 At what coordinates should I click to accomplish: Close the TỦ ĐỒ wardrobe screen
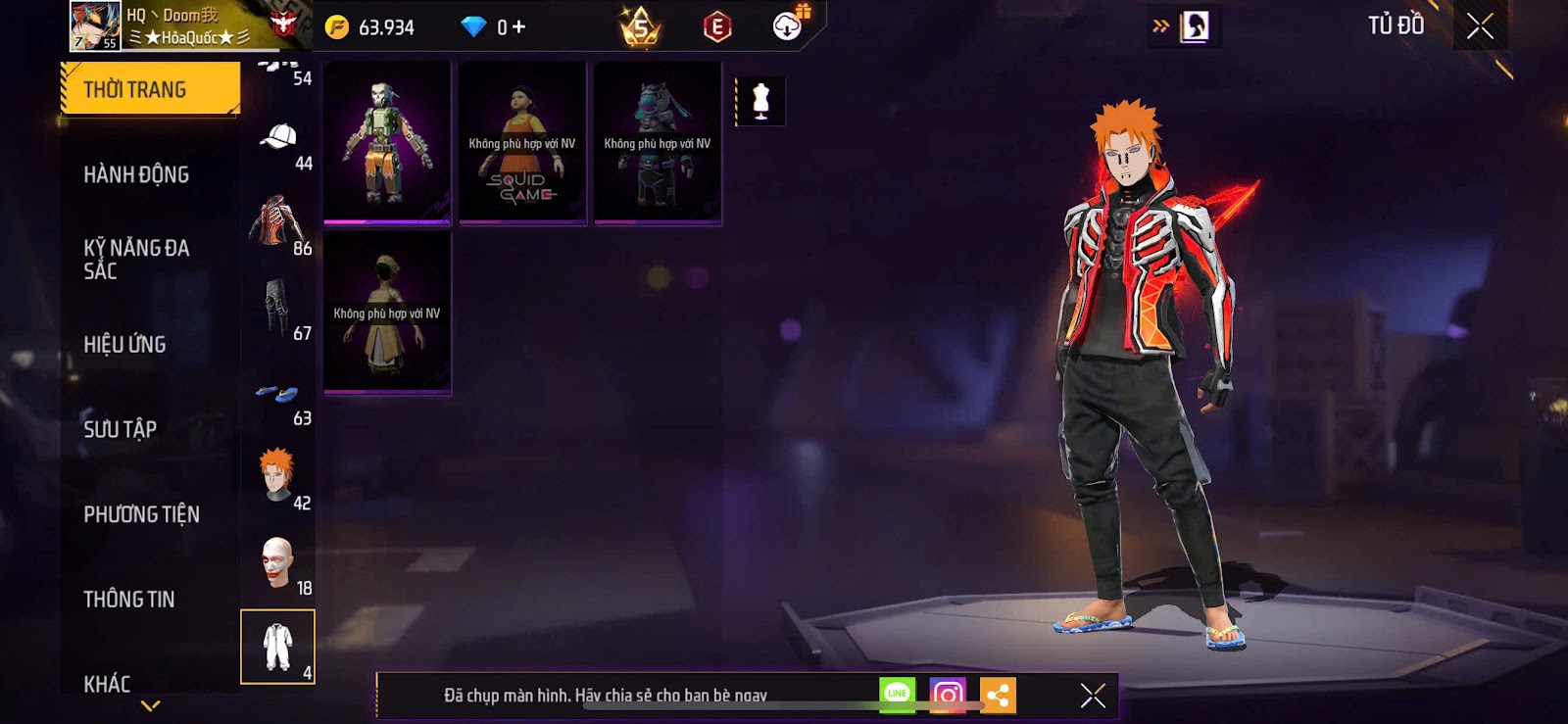click(x=1480, y=26)
